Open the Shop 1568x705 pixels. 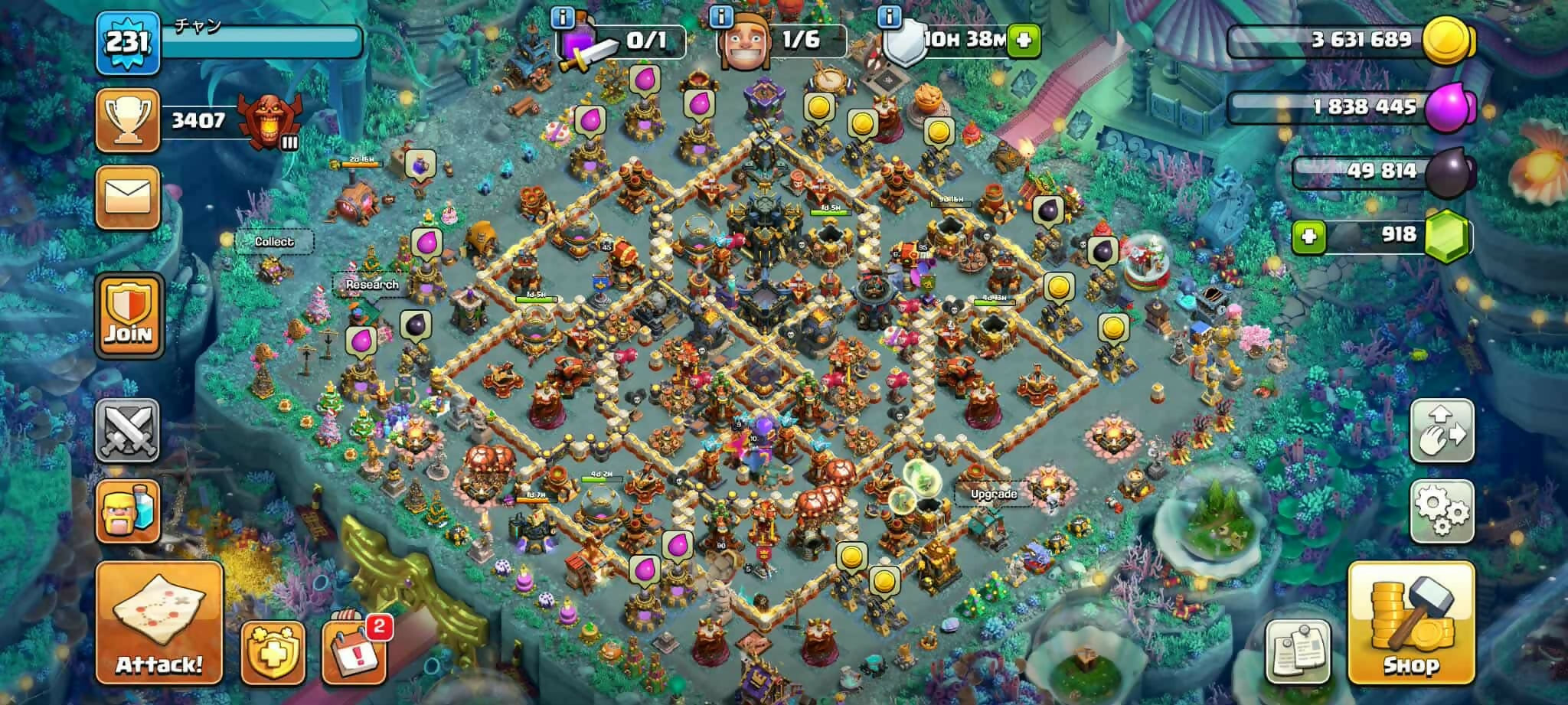[1410, 622]
